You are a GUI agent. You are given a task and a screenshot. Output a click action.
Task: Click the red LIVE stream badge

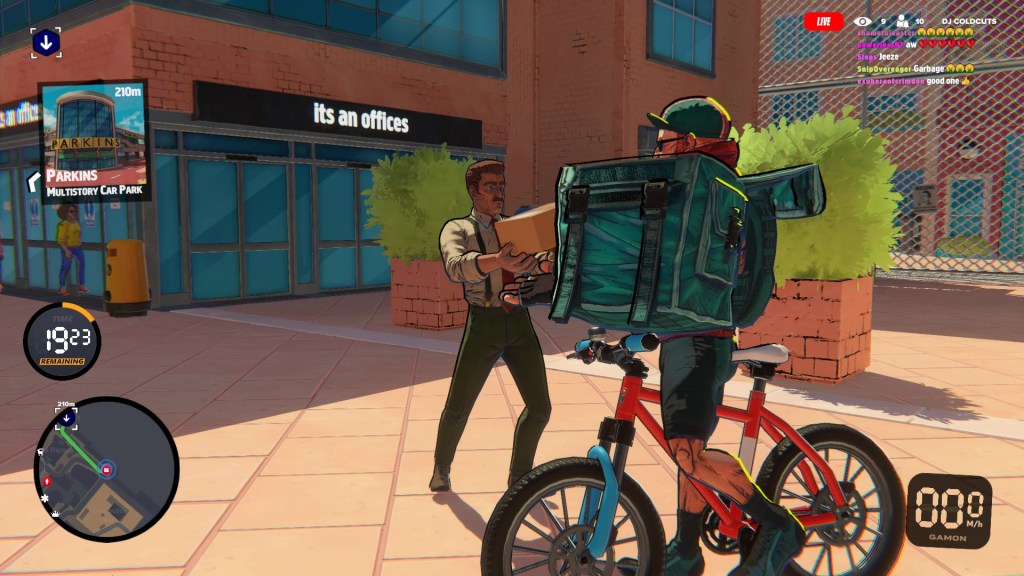point(823,20)
